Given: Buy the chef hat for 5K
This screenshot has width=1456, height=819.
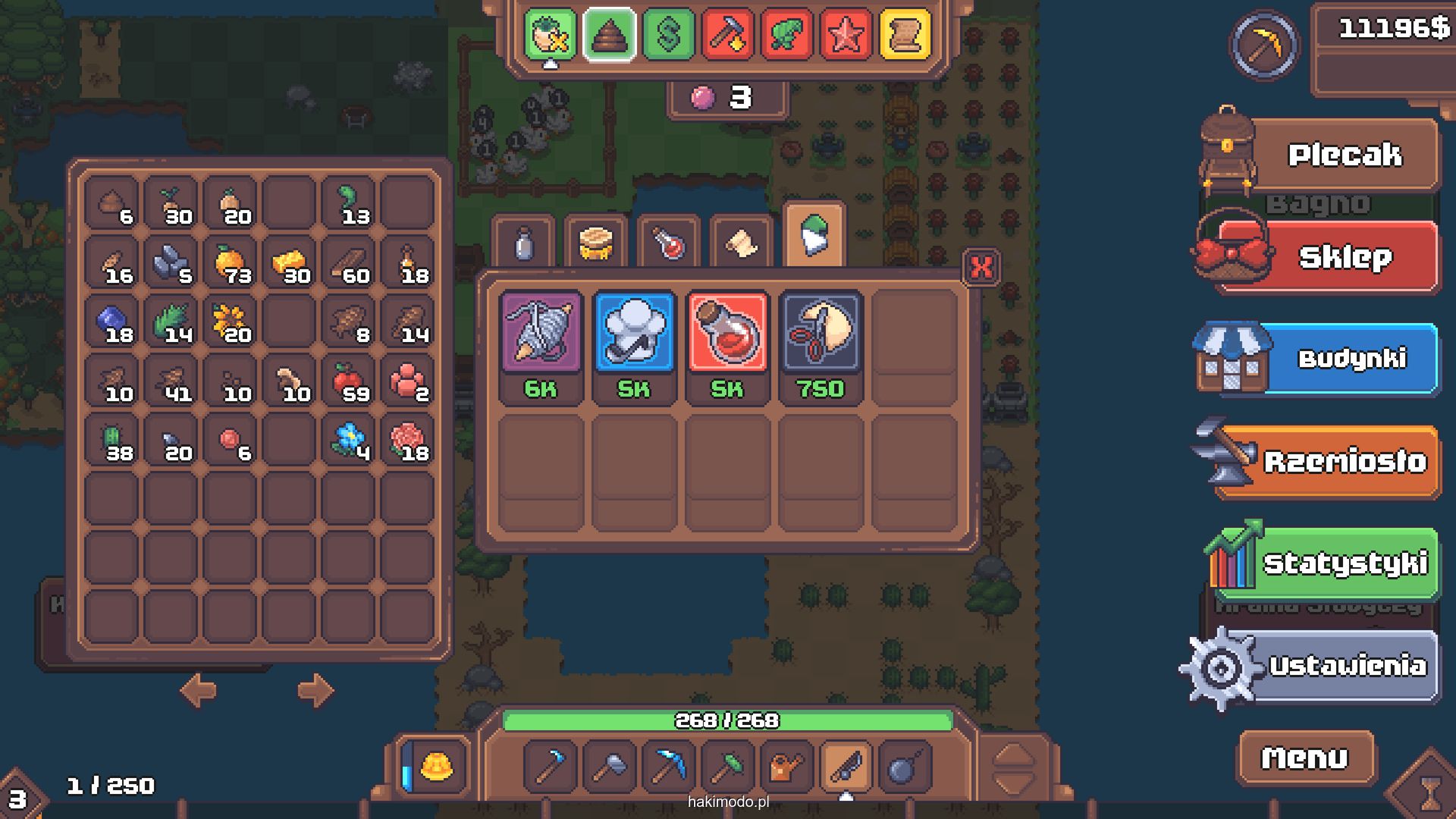Looking at the screenshot, I should [634, 333].
